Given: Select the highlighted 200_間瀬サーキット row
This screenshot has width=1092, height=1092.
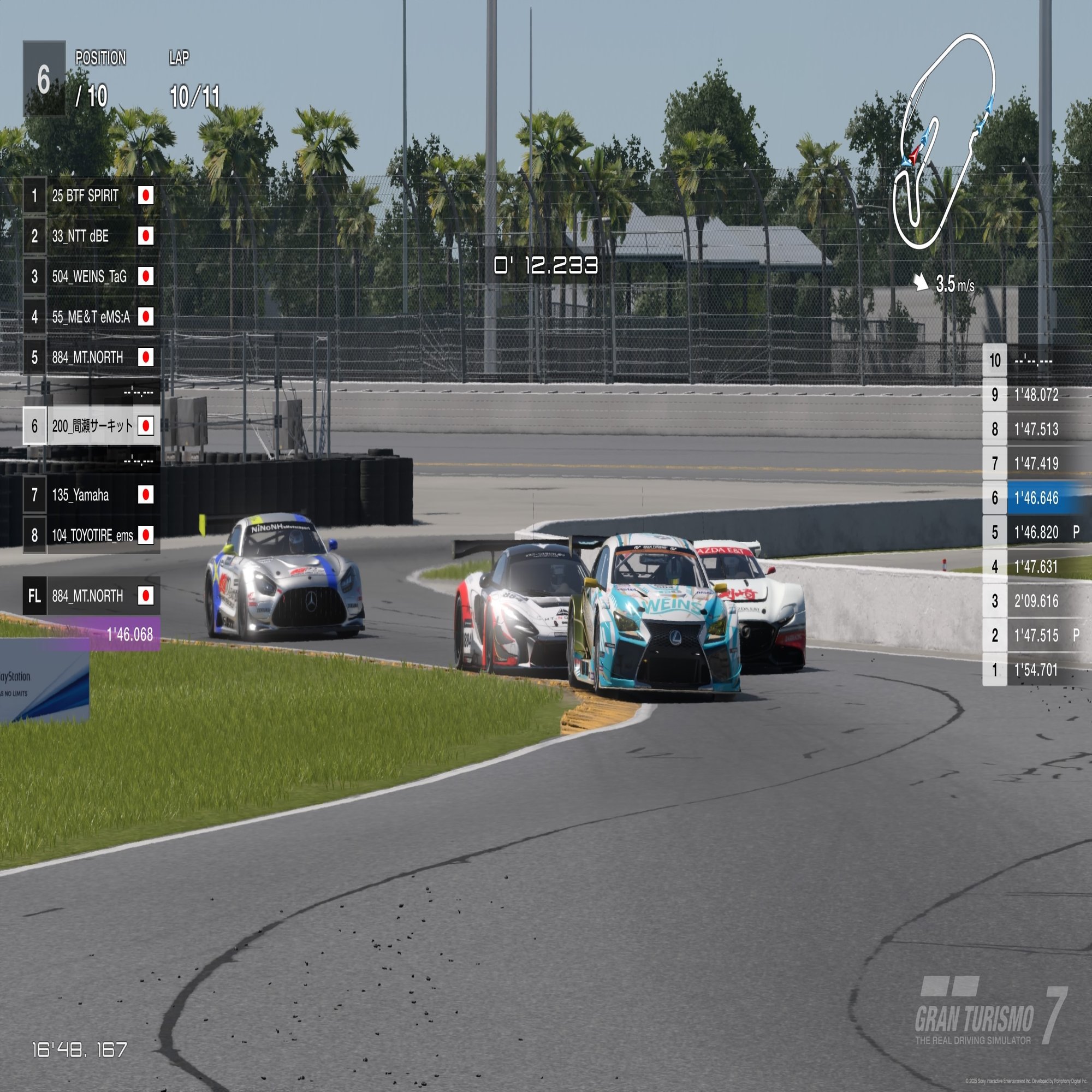Looking at the screenshot, I should pyautogui.click(x=92, y=426).
